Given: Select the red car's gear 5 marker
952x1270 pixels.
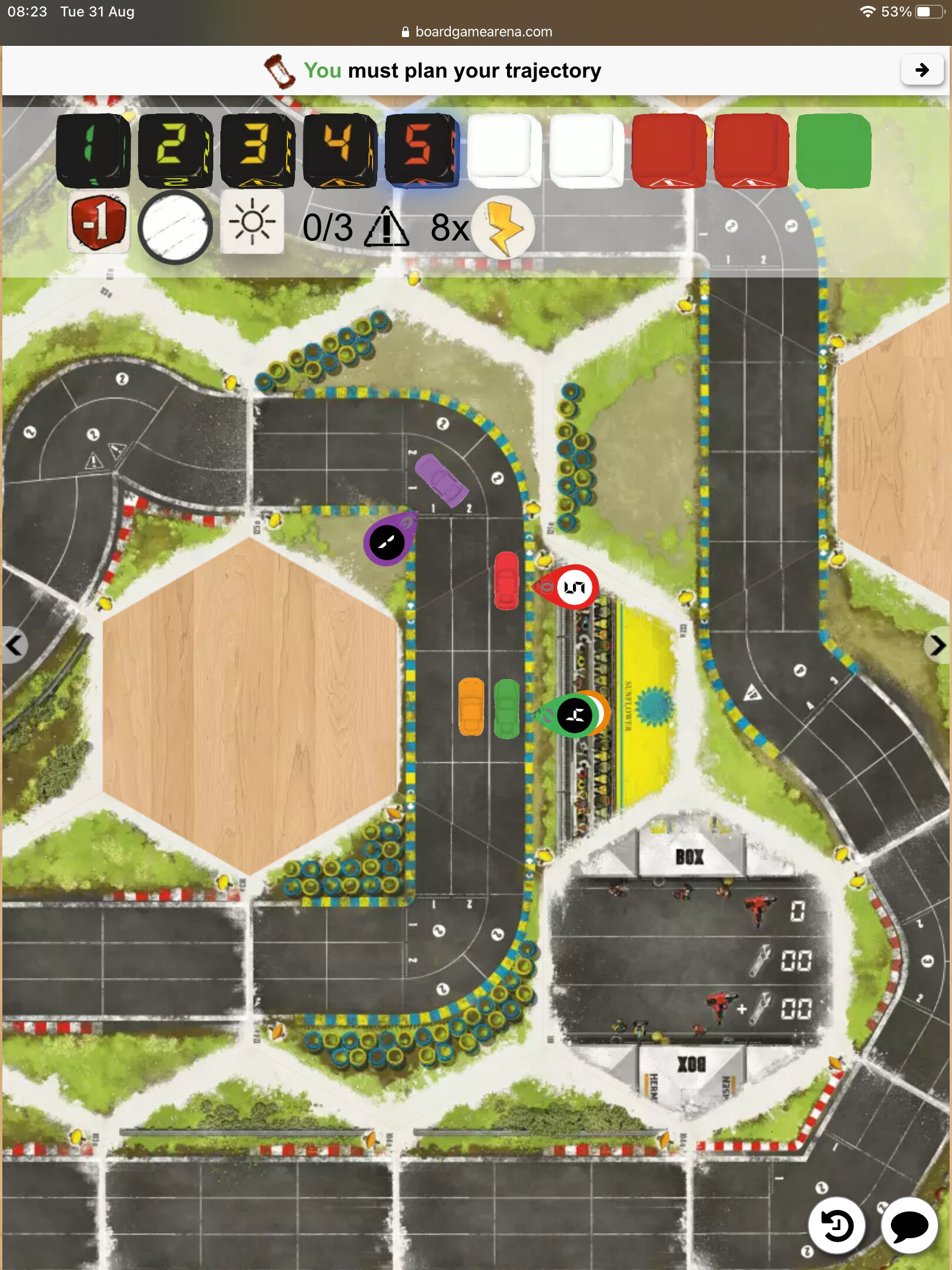Looking at the screenshot, I should [574, 587].
